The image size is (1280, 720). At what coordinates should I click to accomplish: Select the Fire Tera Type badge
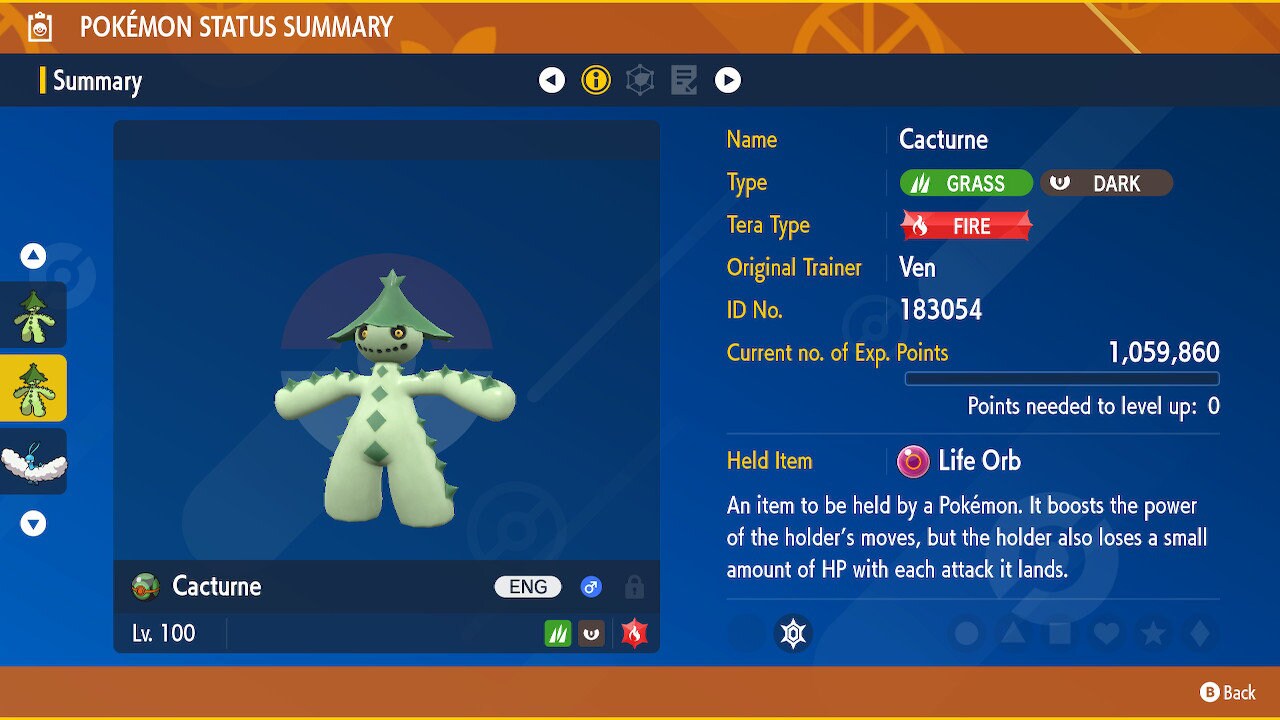[963, 225]
